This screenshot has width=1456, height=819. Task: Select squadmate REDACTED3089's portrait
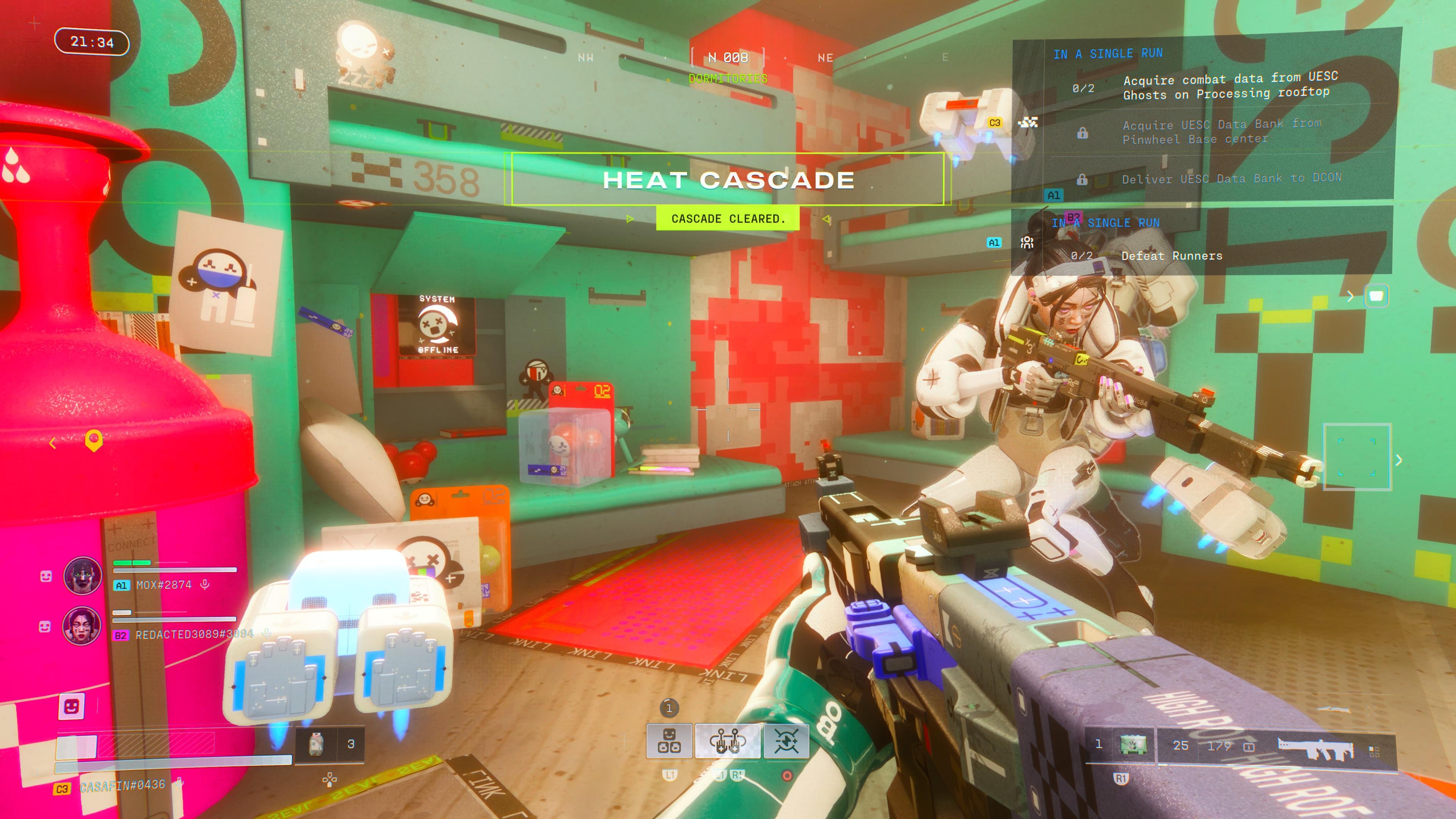coord(83,626)
